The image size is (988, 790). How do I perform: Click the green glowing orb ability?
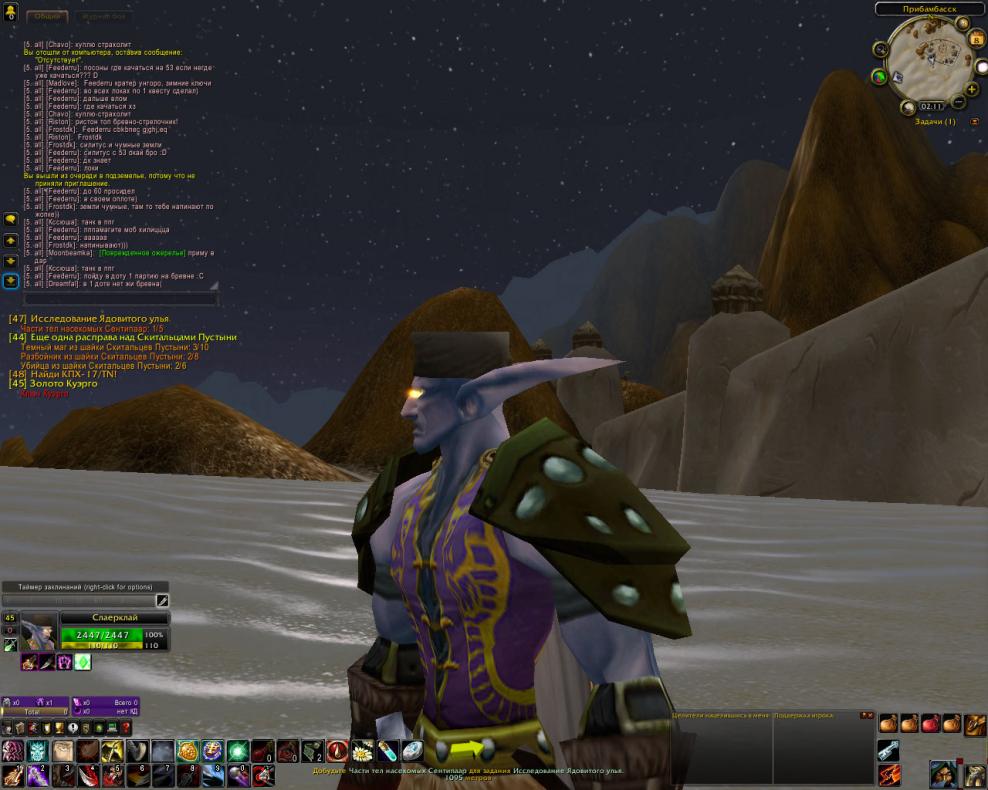click(237, 751)
